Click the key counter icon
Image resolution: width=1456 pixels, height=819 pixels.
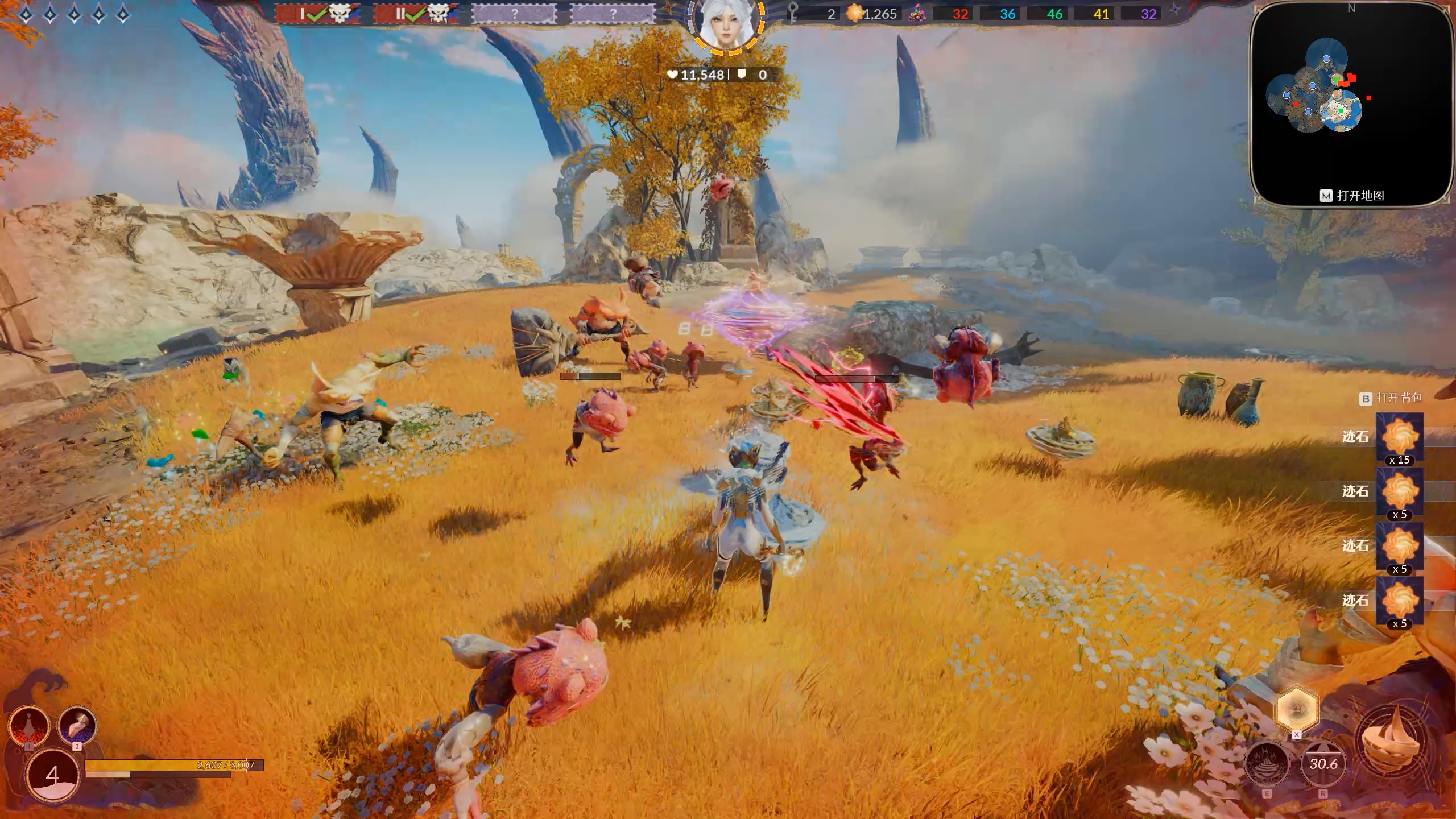(793, 14)
